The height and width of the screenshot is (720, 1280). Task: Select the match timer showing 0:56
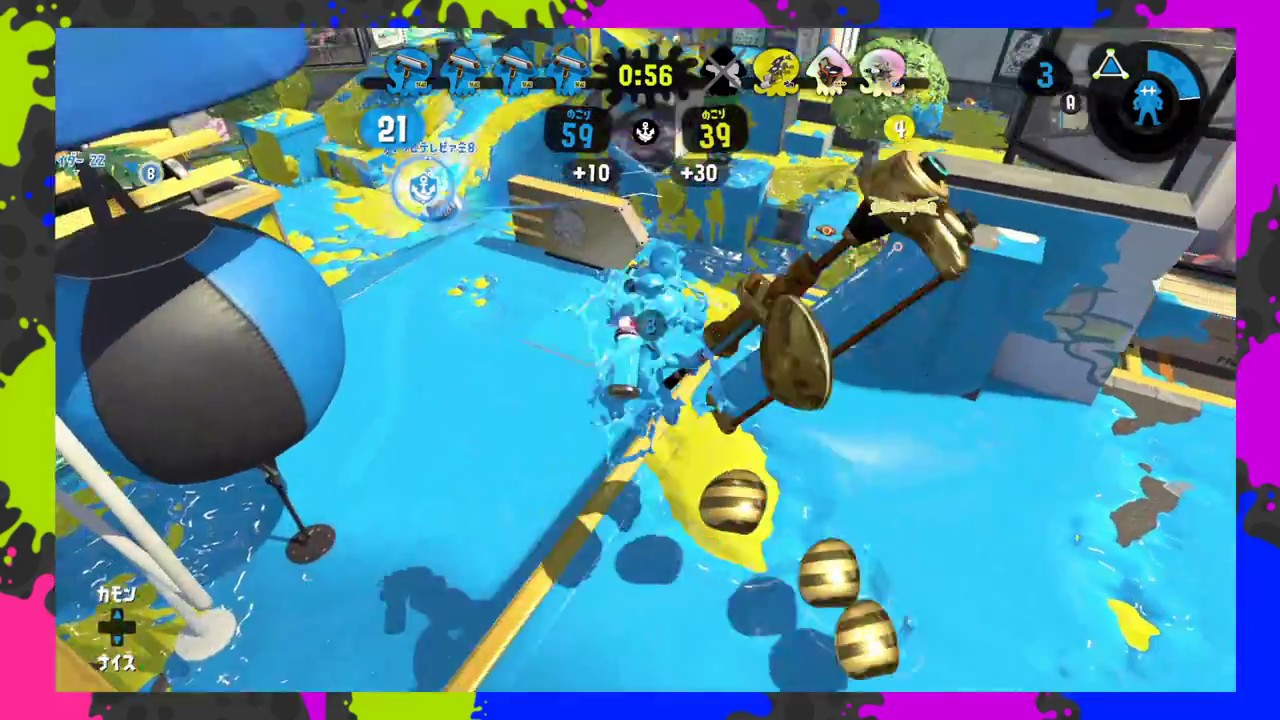click(645, 75)
